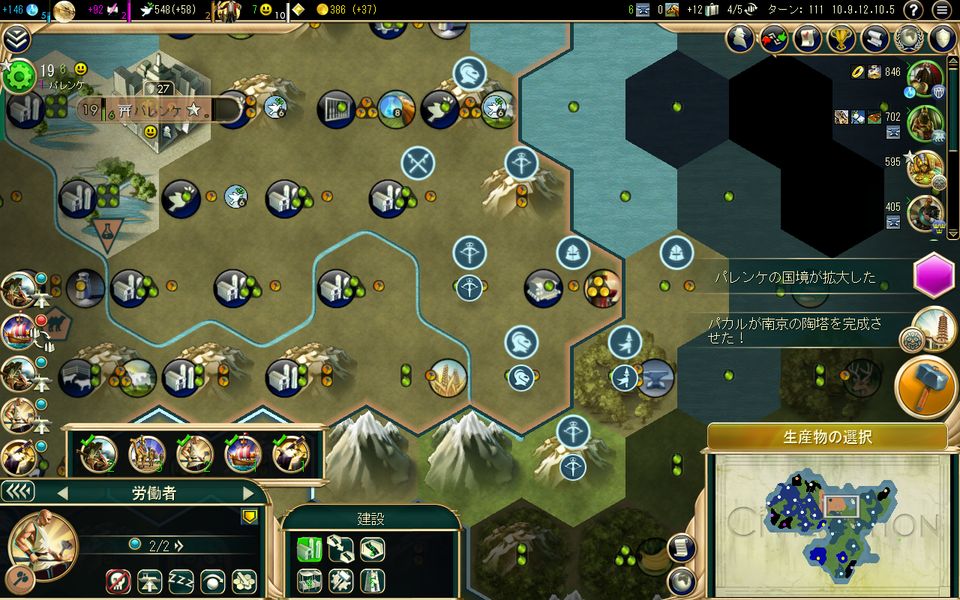The width and height of the screenshot is (960, 600).
Task: Collapse the unit panel with chevrons
Action: (x=18, y=491)
